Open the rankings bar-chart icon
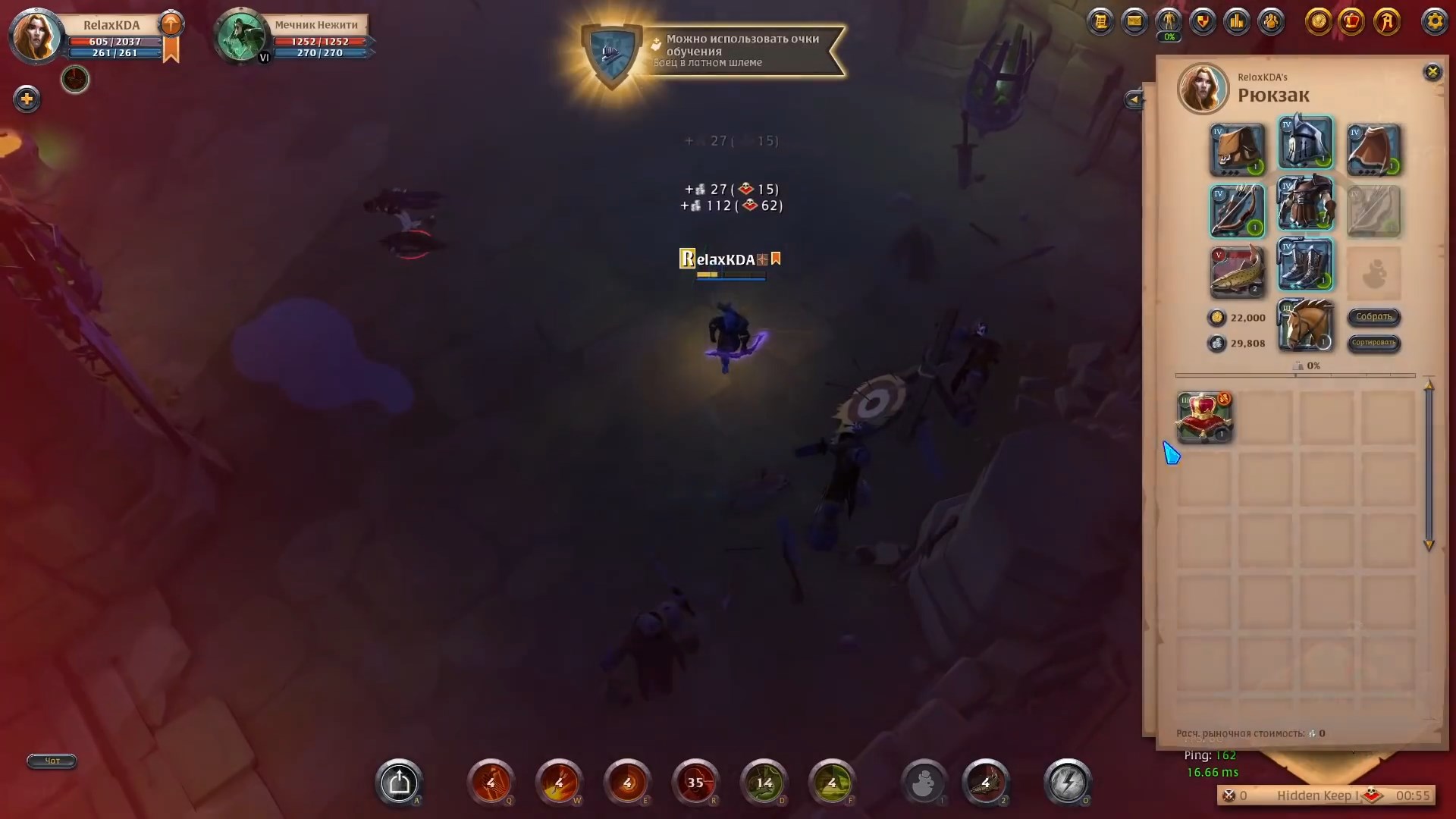The height and width of the screenshot is (819, 1456). point(1237,21)
